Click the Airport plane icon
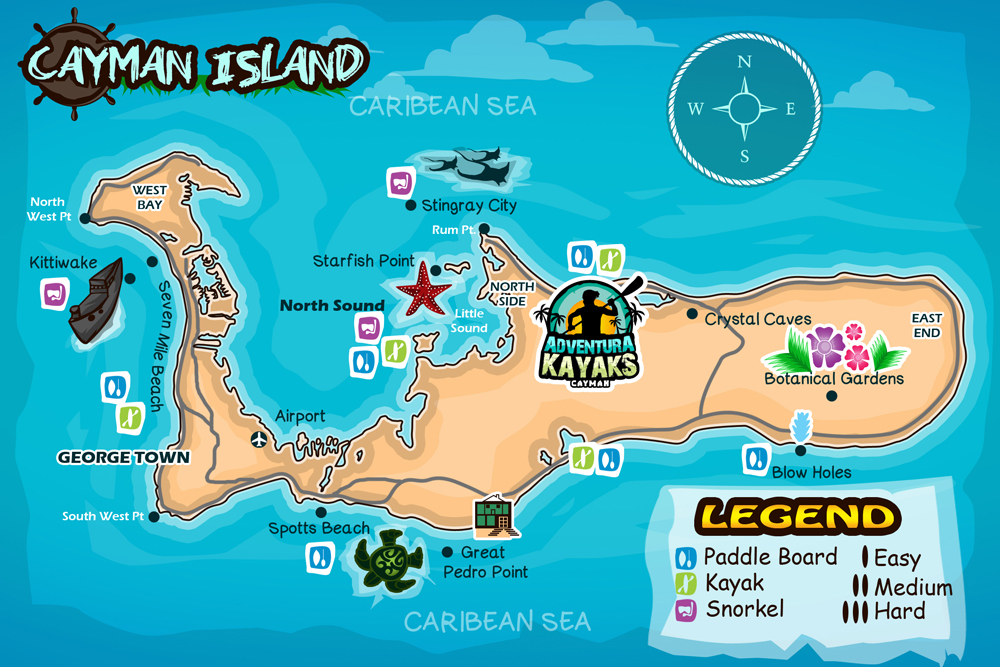This screenshot has width=1000, height=667. (260, 439)
